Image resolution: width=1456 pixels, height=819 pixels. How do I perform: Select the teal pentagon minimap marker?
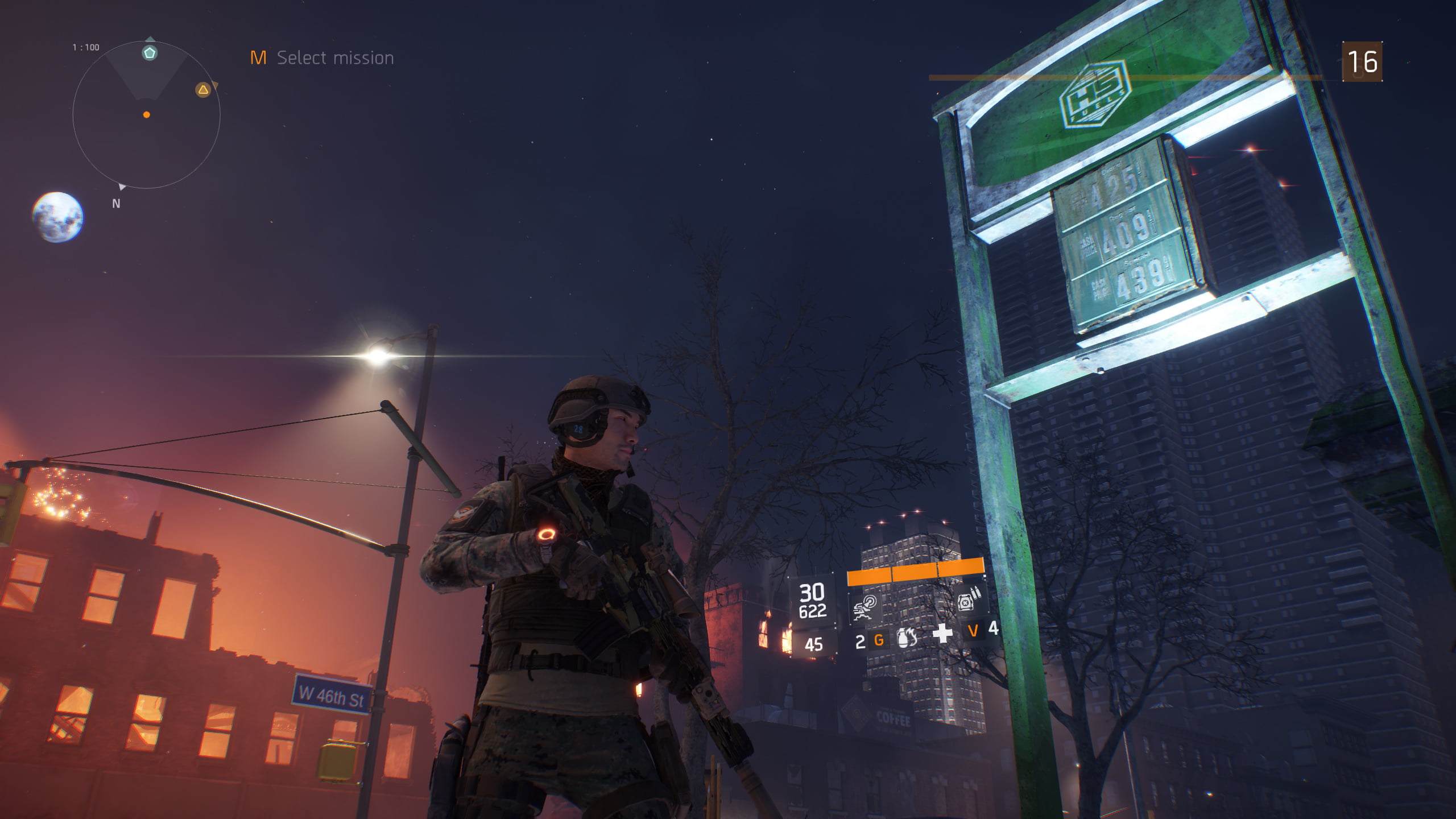coord(150,53)
